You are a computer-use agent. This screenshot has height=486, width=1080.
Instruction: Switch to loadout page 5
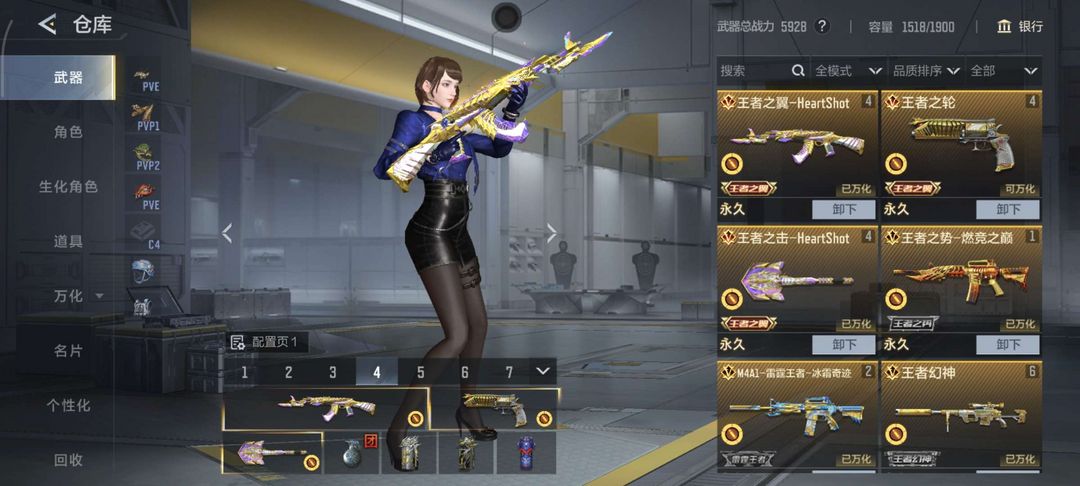pos(421,372)
